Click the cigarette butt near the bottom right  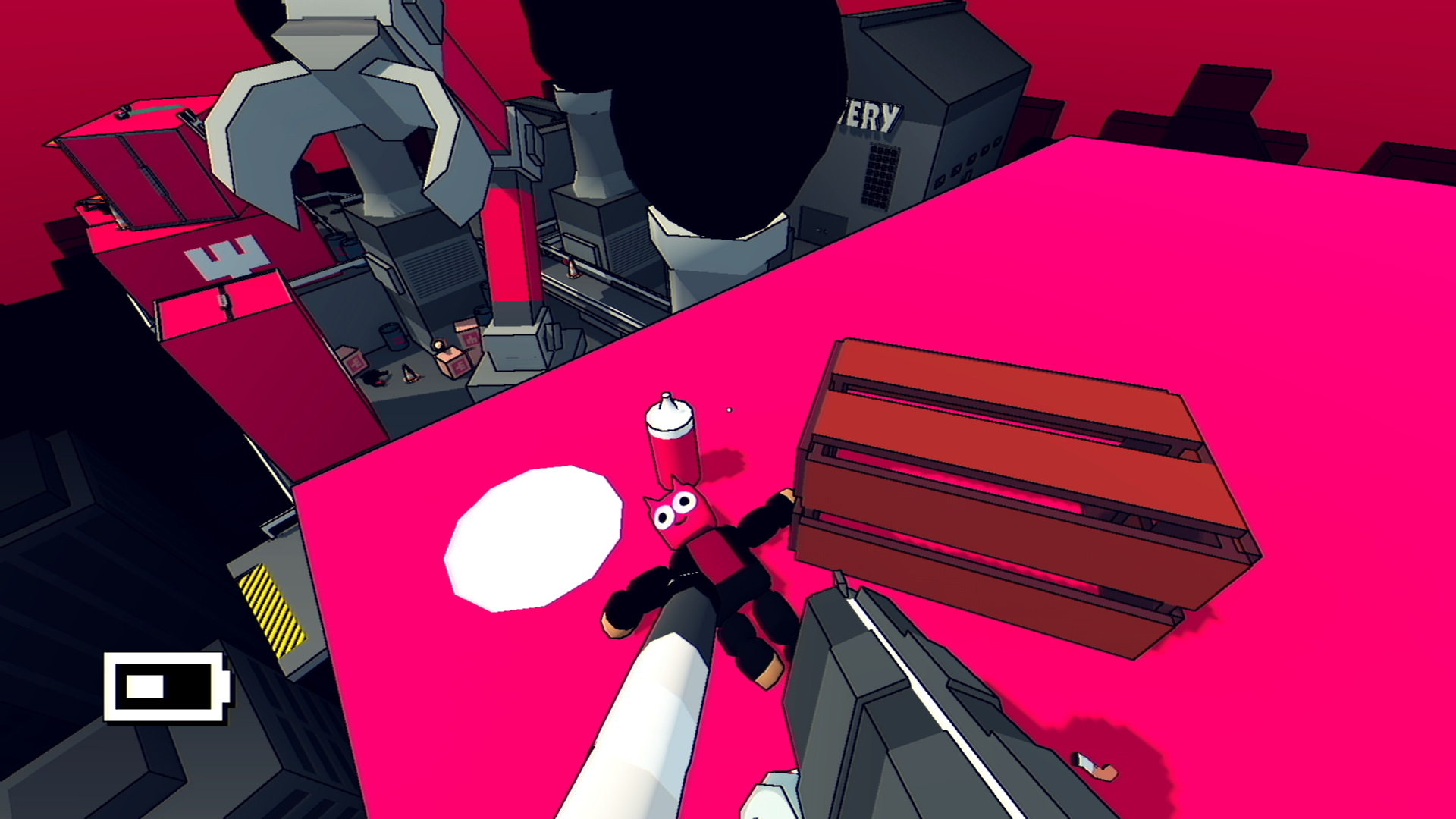tap(1093, 767)
